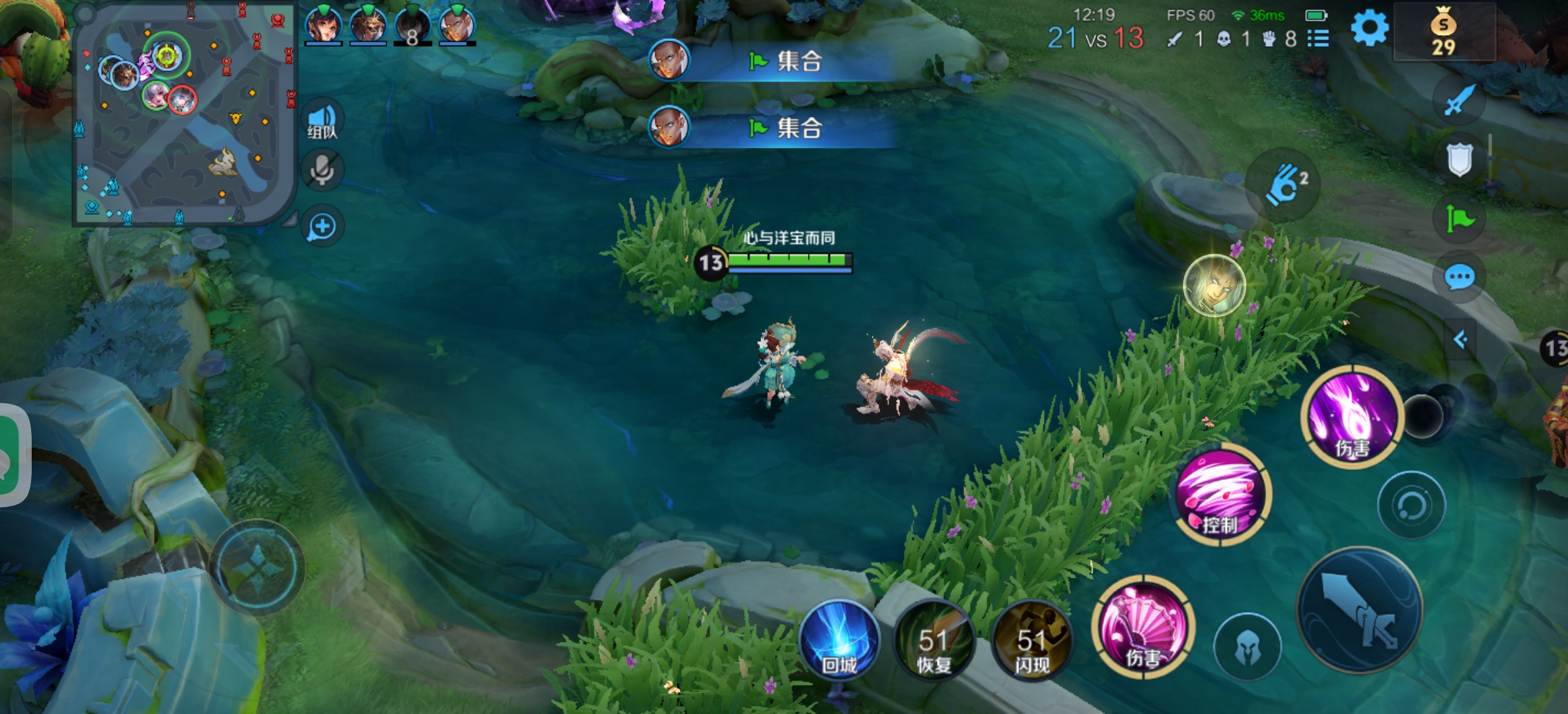Open the gold coin shop
Image resolution: width=1568 pixels, height=714 pixels.
click(x=1443, y=32)
